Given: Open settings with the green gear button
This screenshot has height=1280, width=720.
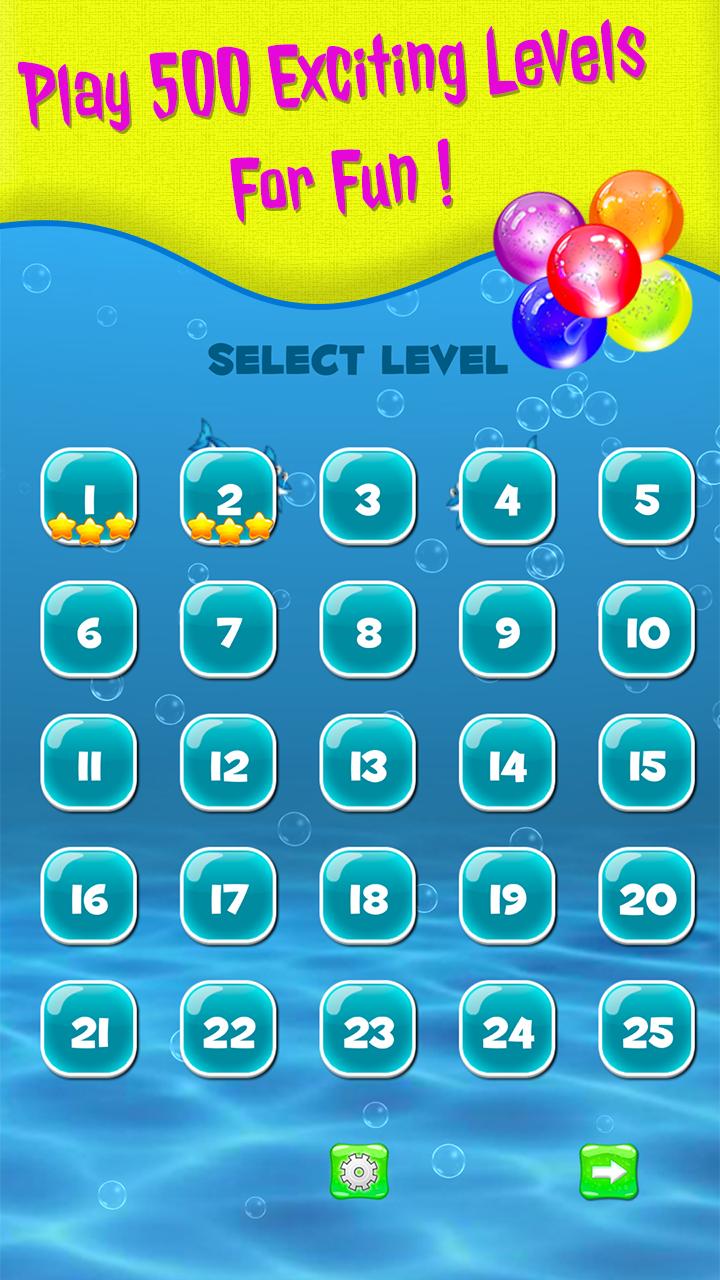Looking at the screenshot, I should pos(360,1172).
